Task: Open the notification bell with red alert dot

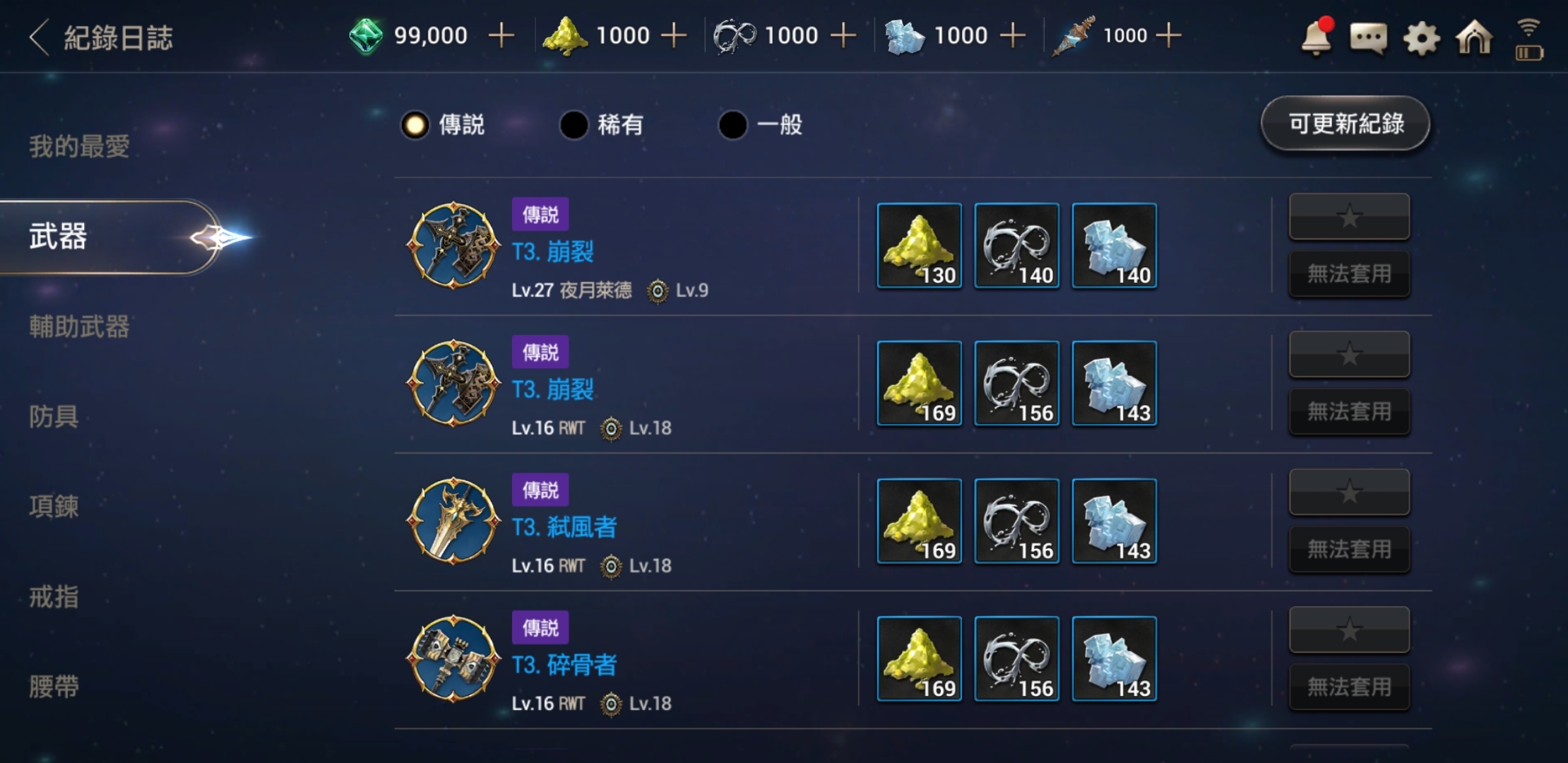Action: click(1315, 39)
